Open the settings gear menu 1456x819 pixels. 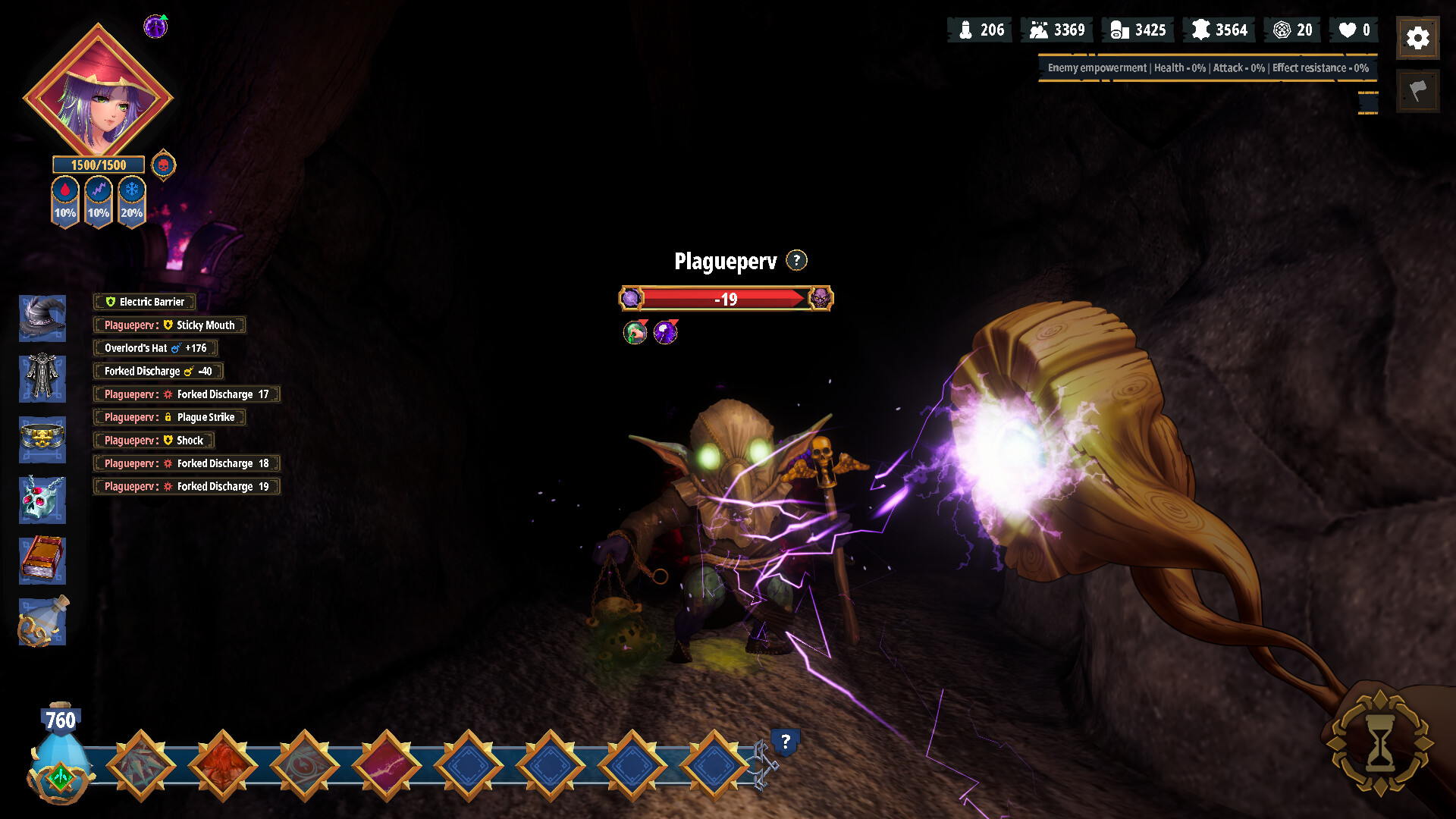pos(1417,38)
